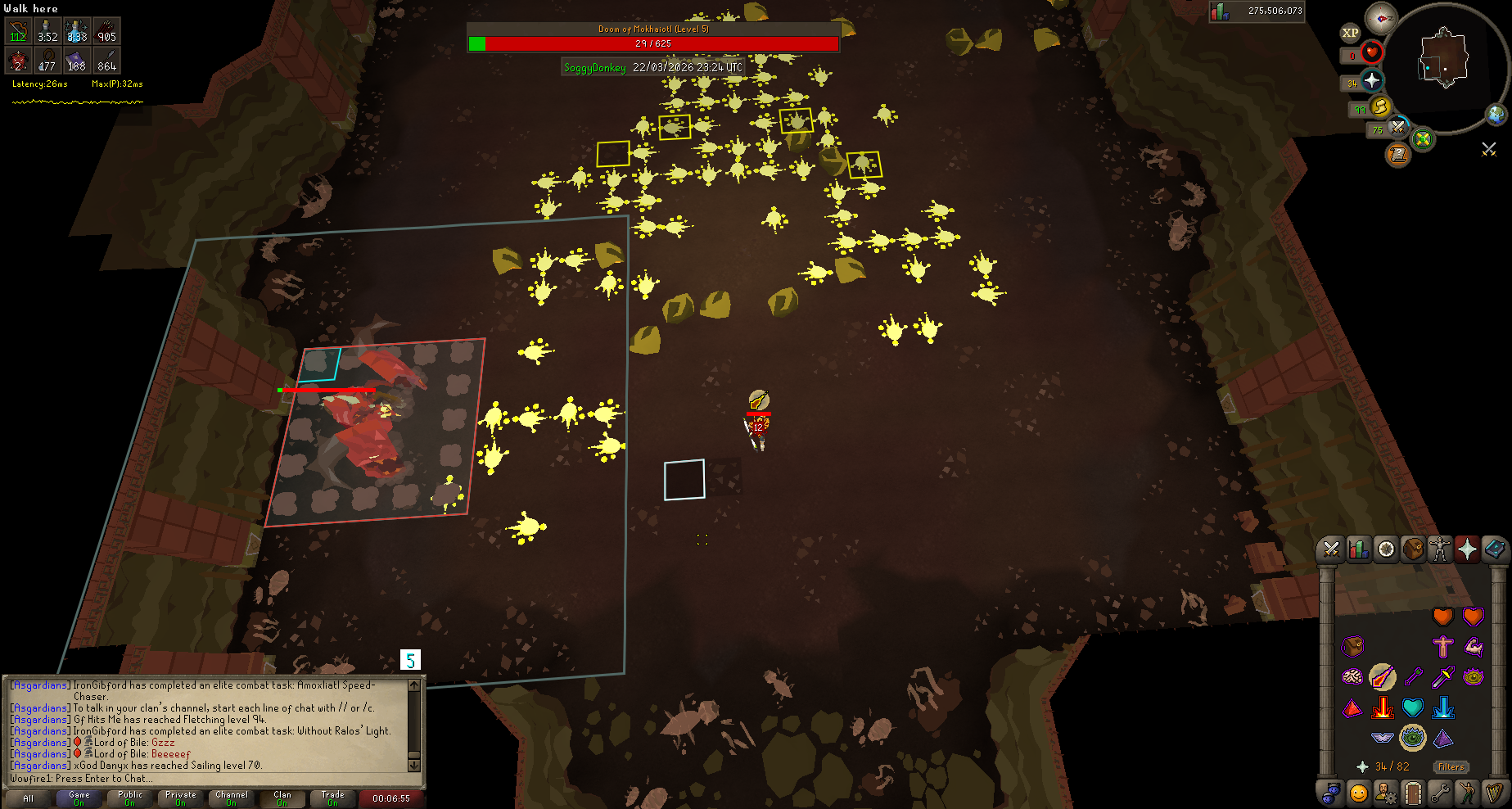The height and width of the screenshot is (809, 1512).
Task: Select the Public chat filter tab
Action: [130, 798]
